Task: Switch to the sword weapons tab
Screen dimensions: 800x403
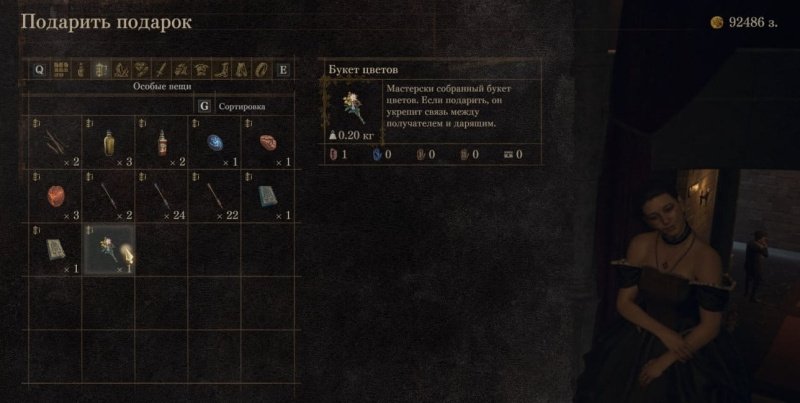Action: (x=161, y=70)
